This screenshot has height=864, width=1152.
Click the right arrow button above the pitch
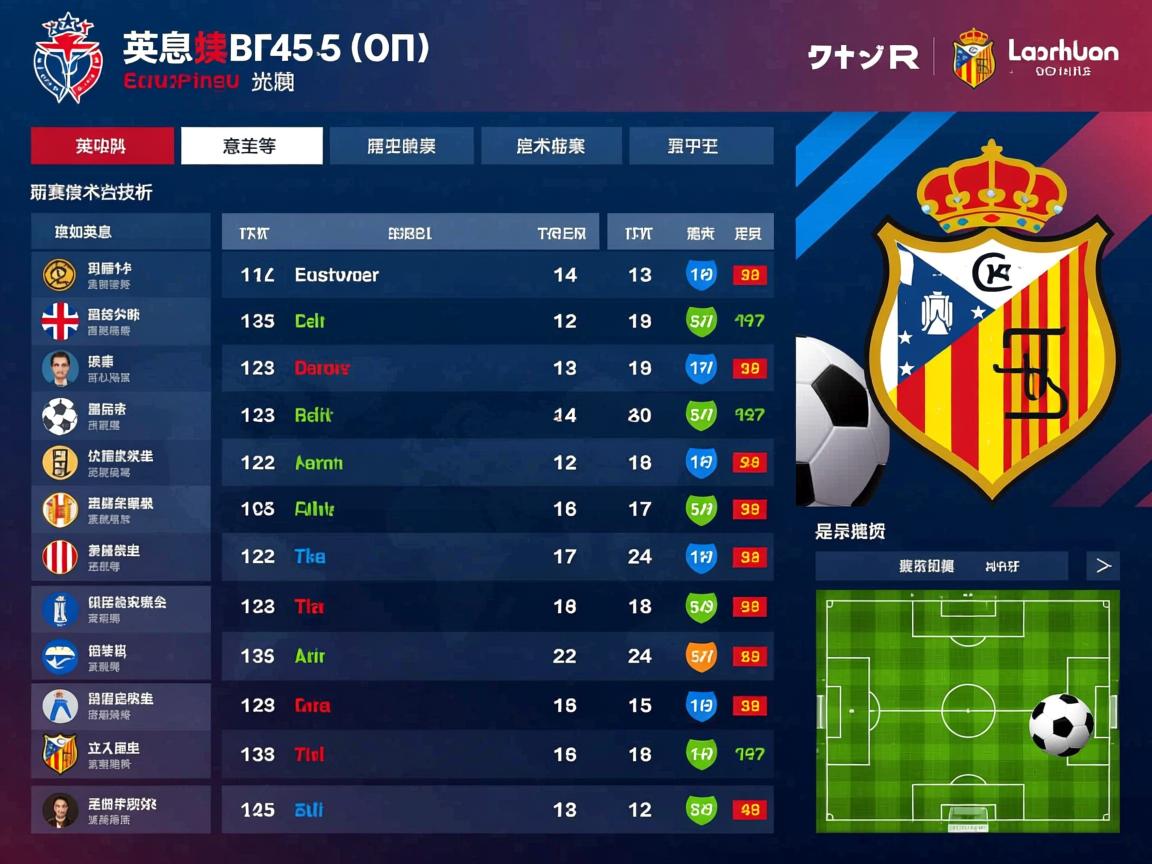[1103, 566]
